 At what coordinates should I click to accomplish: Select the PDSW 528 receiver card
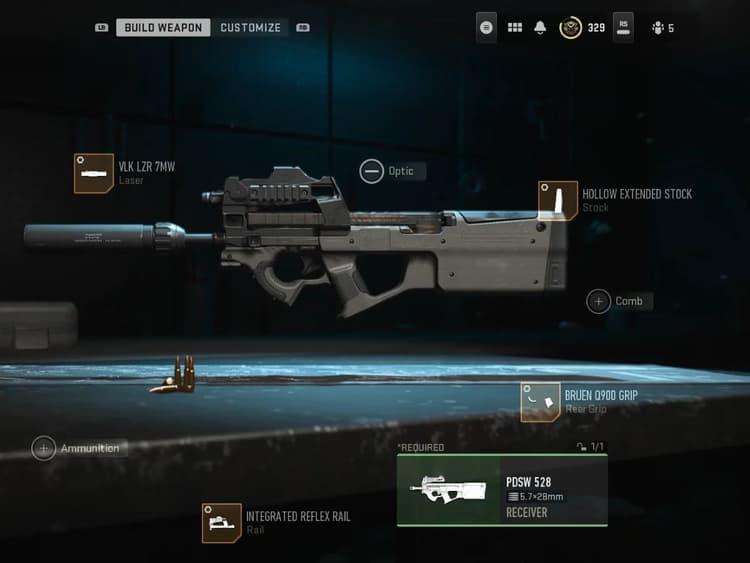(502, 490)
